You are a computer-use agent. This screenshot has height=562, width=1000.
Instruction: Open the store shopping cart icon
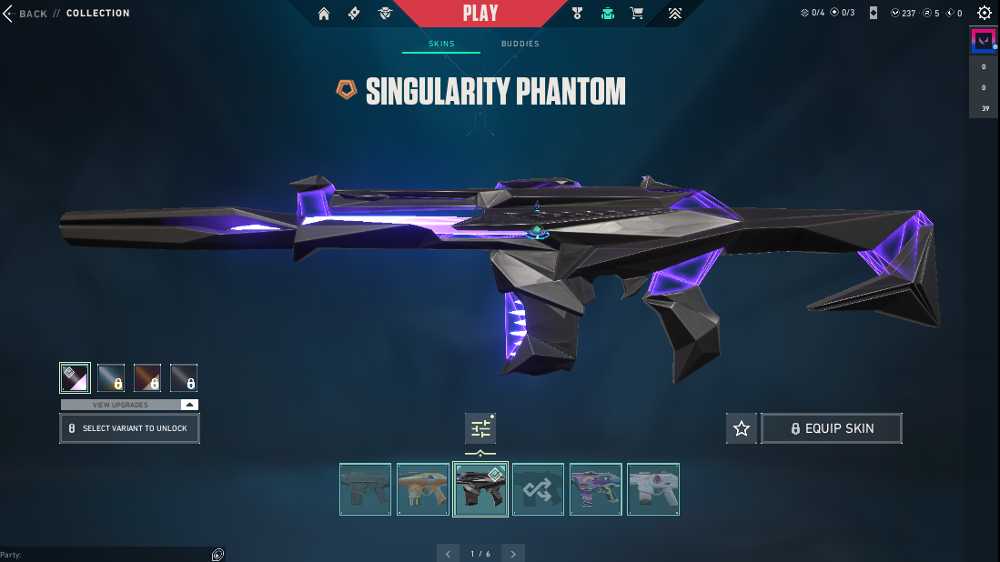pos(636,13)
